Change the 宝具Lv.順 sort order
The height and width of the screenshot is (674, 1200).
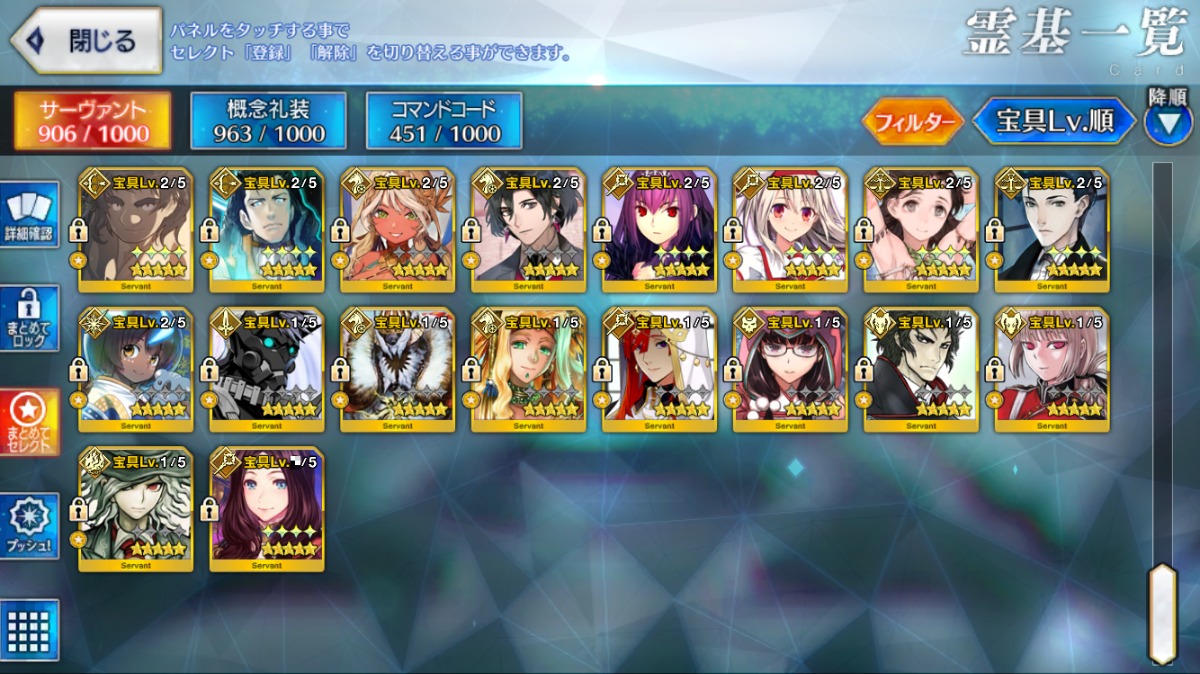click(1054, 122)
